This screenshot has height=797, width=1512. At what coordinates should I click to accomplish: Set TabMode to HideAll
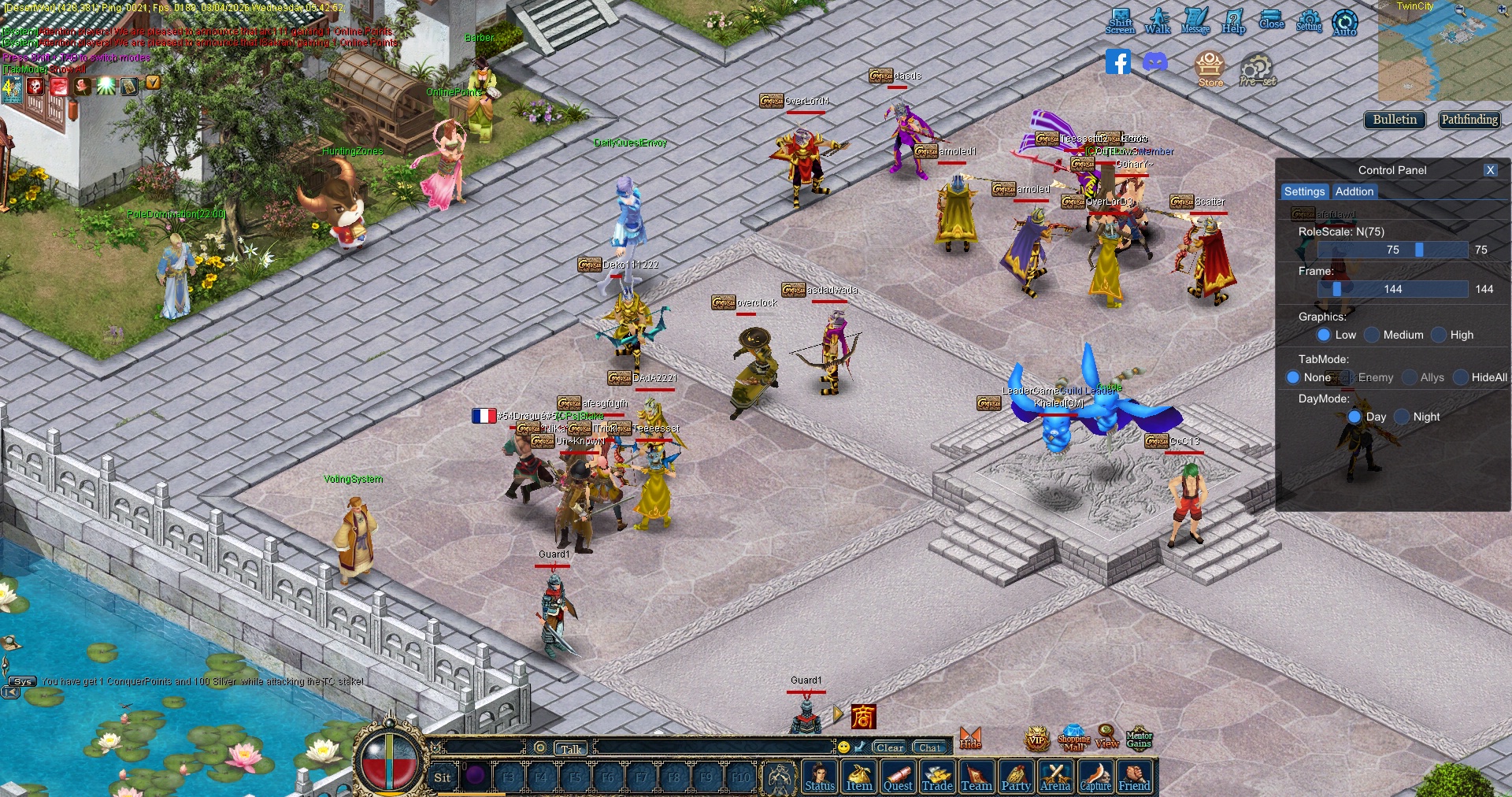(1461, 377)
